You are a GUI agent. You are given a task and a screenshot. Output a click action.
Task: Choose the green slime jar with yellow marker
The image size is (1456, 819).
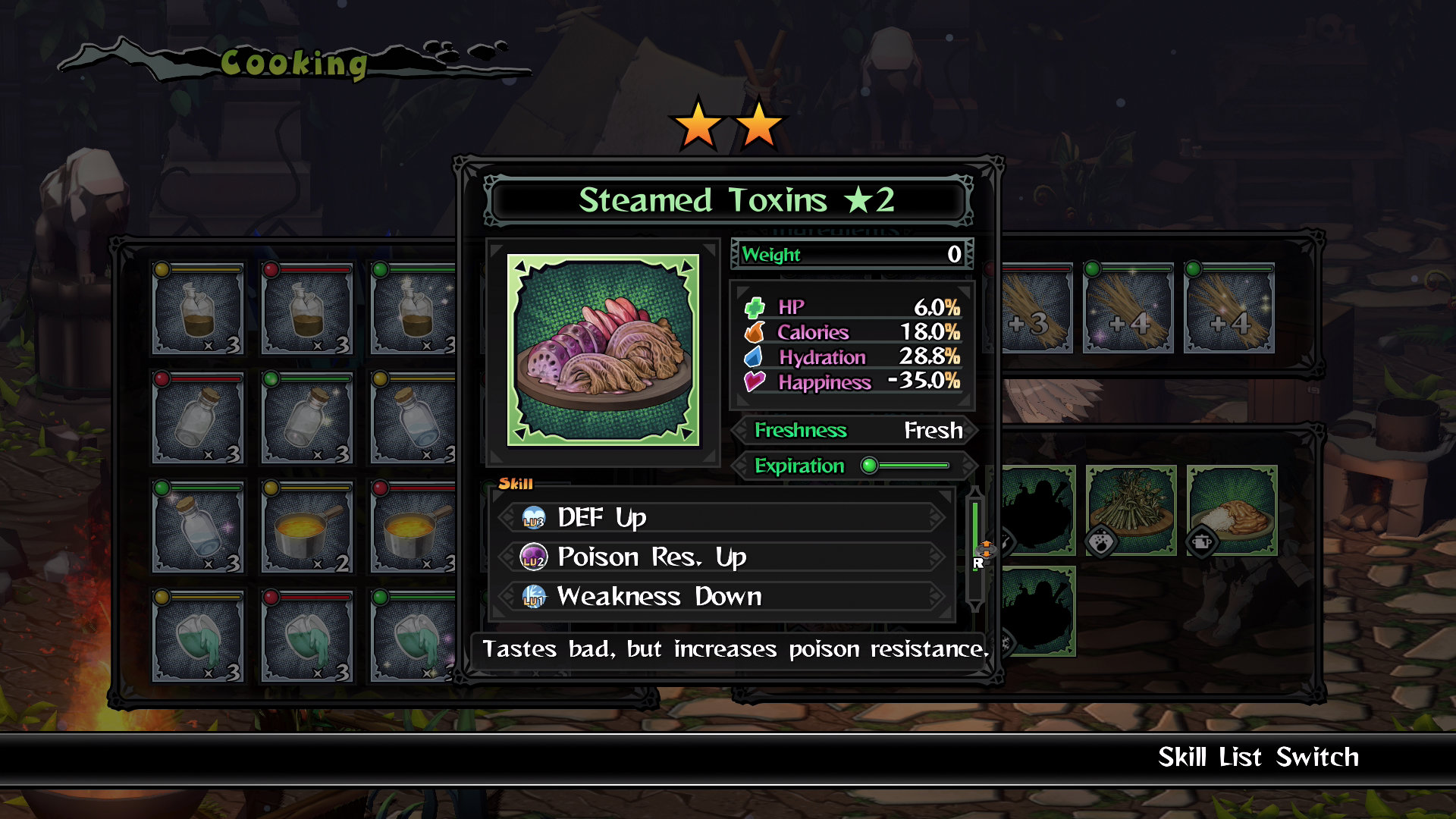[198, 637]
